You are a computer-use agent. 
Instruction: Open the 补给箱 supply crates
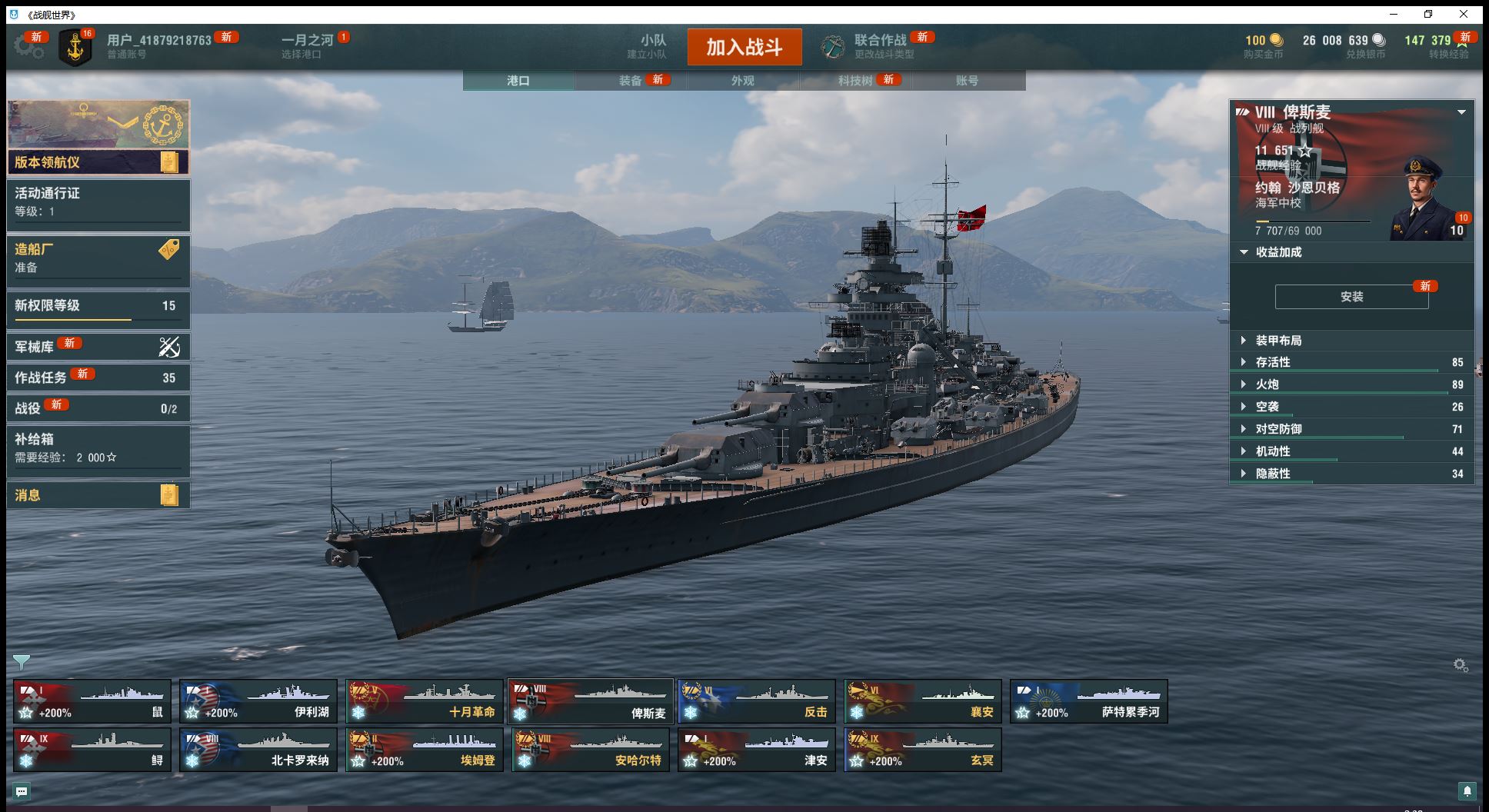tap(98, 448)
